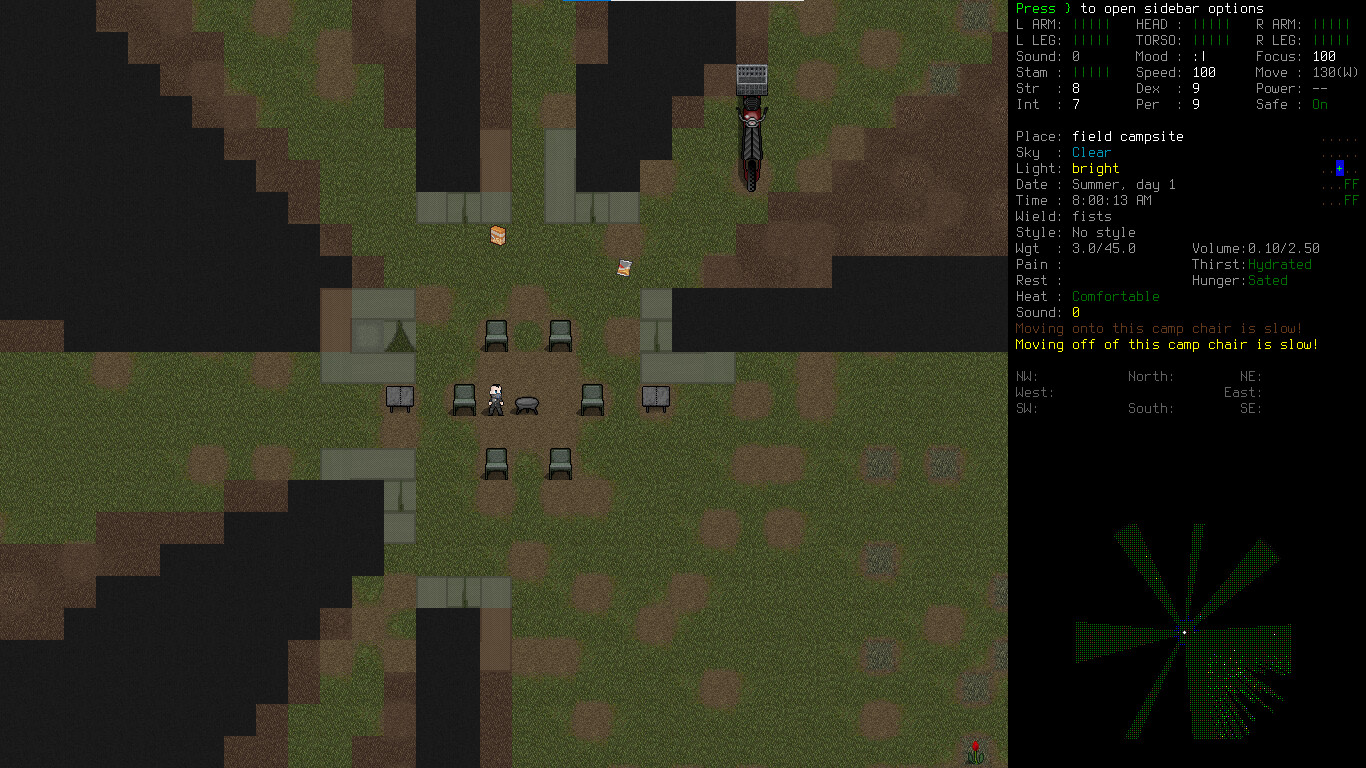Click the ottoman beside the player
Screen dimensions: 1366x768
[525, 403]
